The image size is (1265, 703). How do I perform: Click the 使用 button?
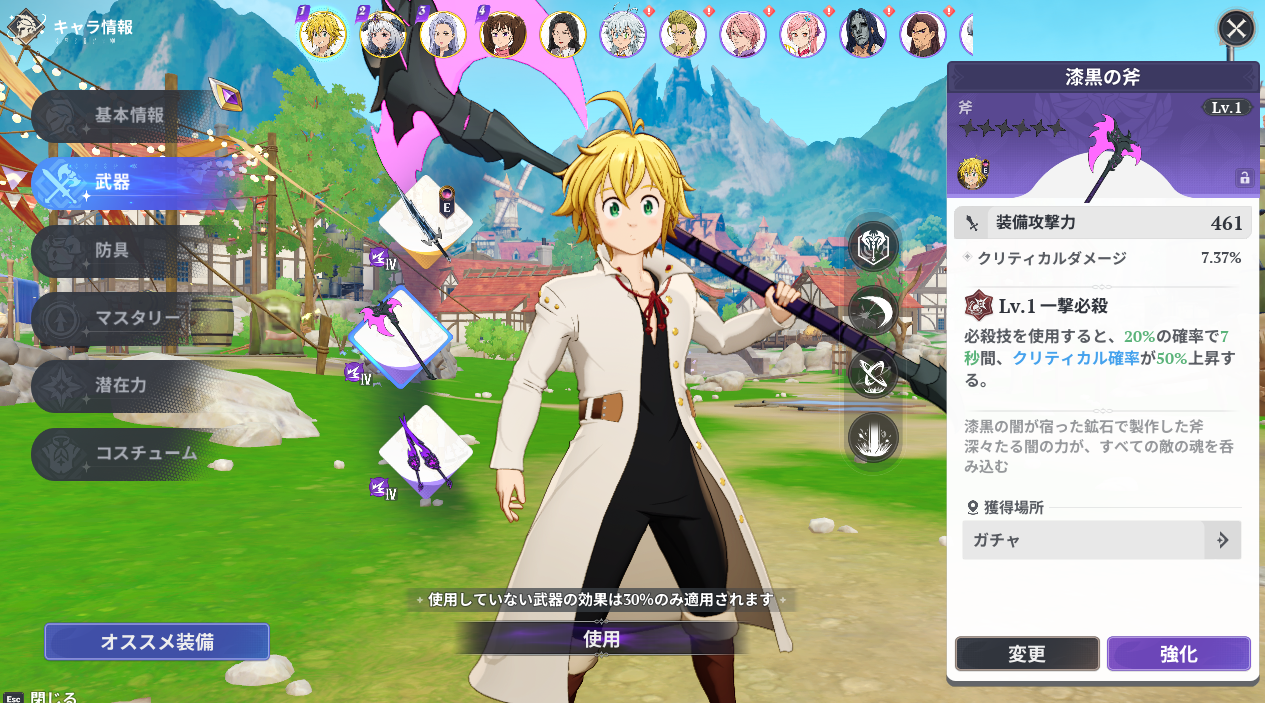pyautogui.click(x=602, y=639)
